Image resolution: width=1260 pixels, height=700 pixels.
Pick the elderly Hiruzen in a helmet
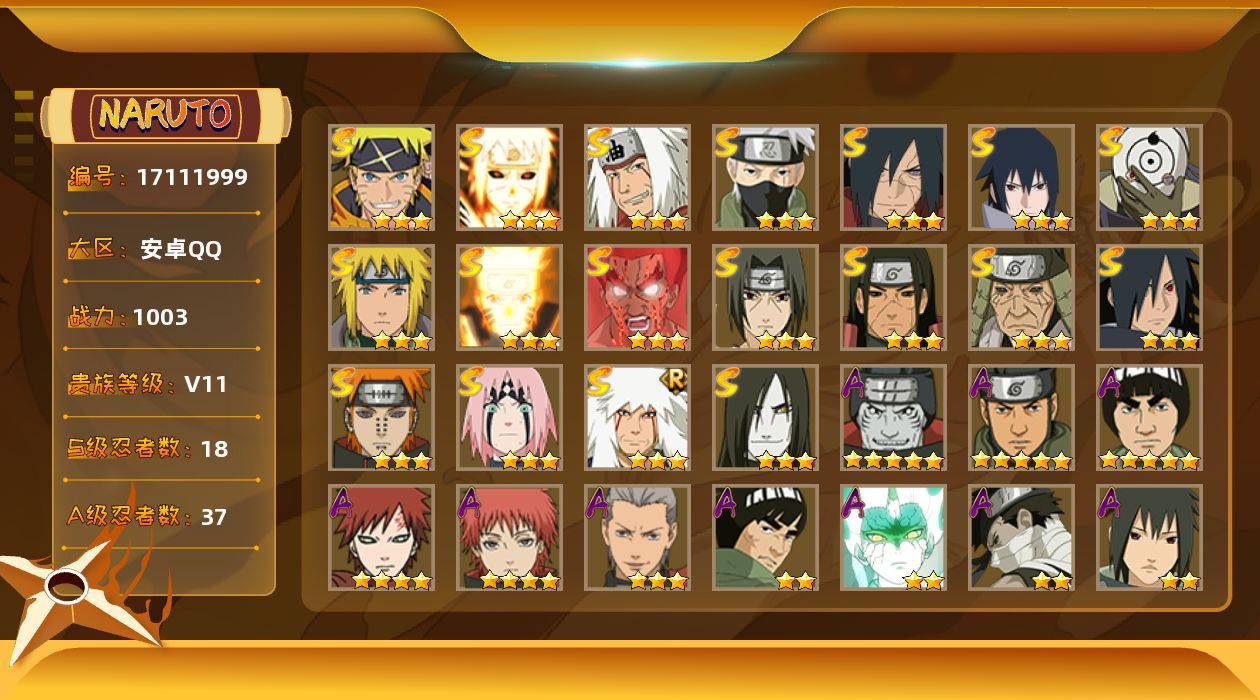1021,297
